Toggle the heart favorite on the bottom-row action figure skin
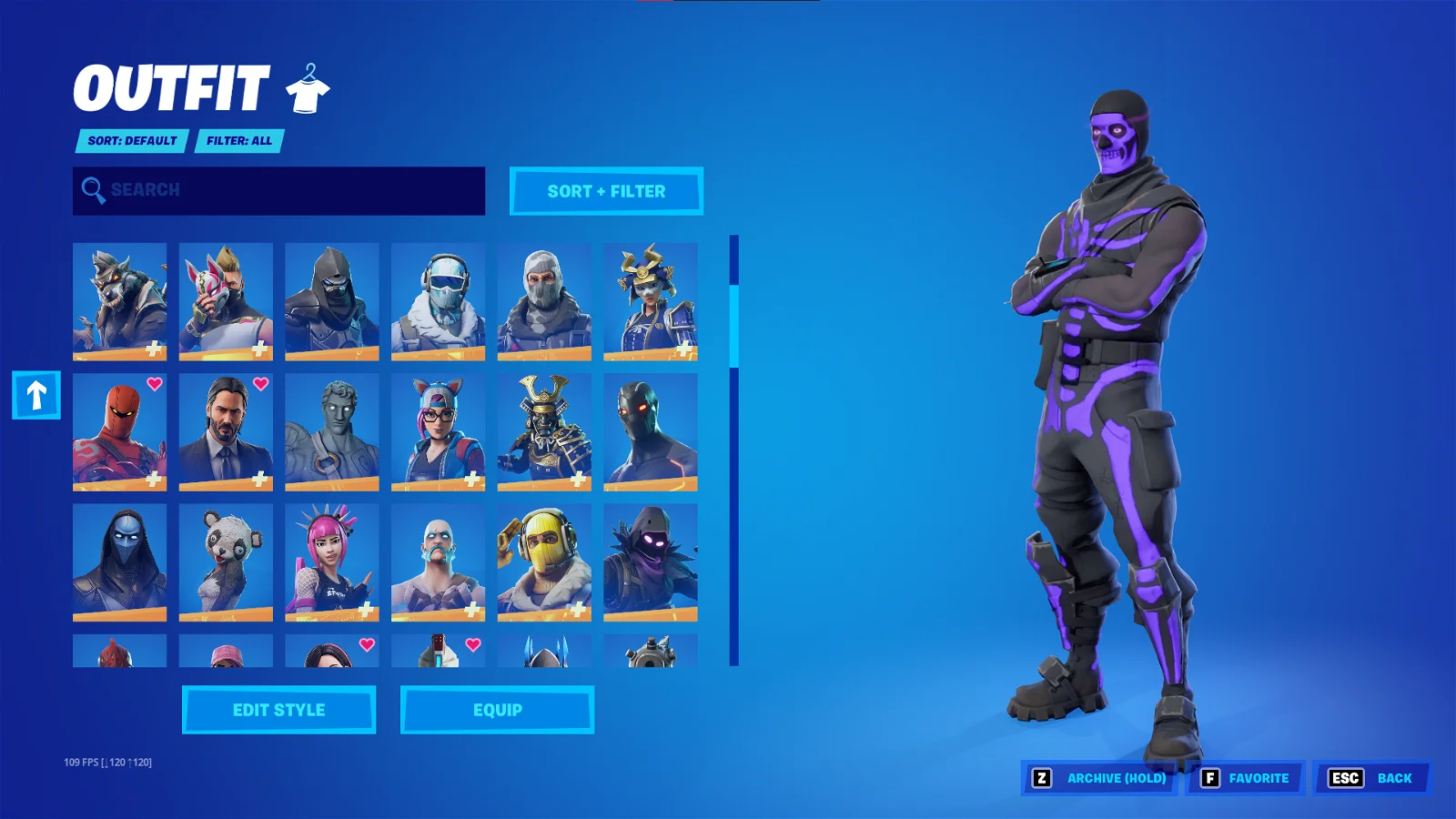 471,645
